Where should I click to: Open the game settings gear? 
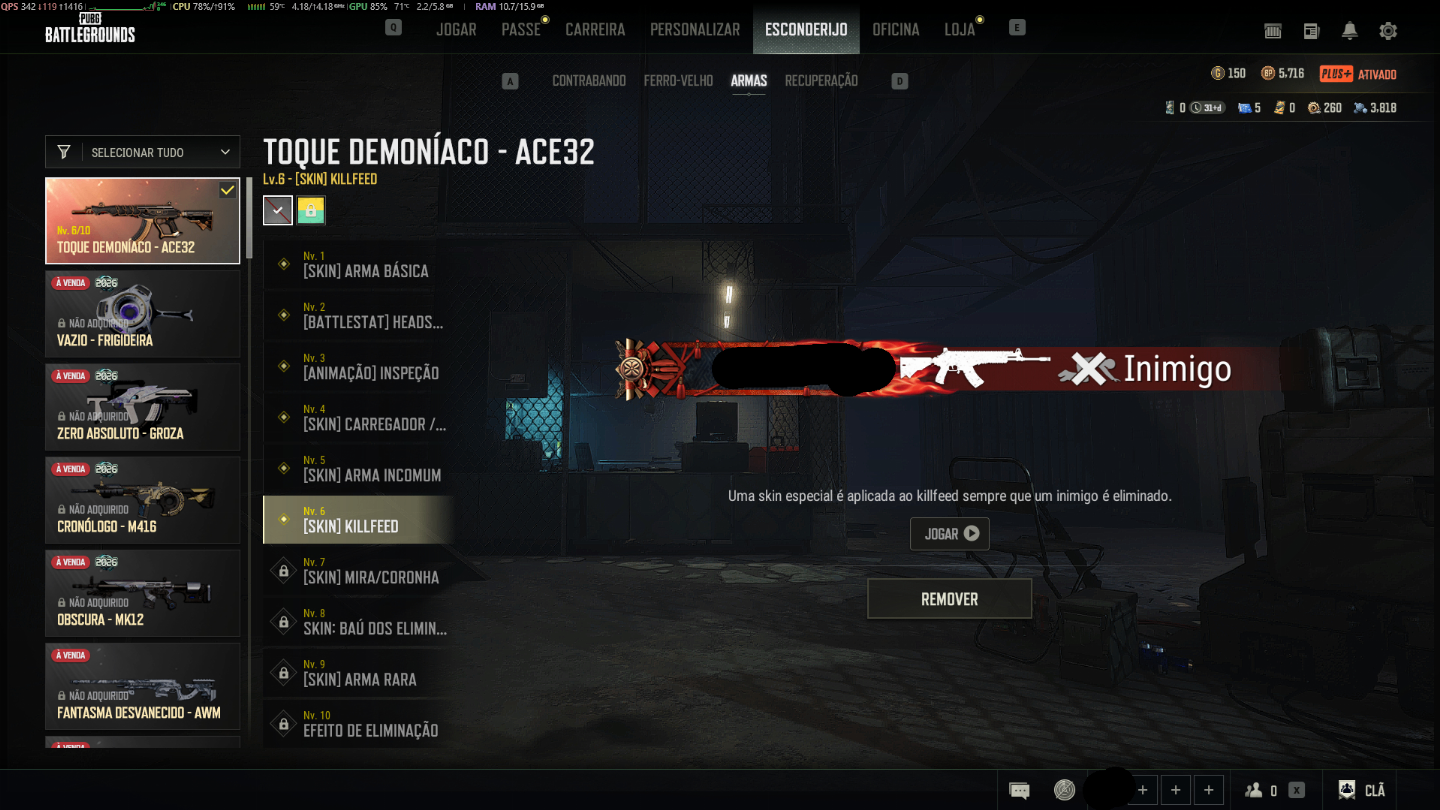pos(1388,31)
